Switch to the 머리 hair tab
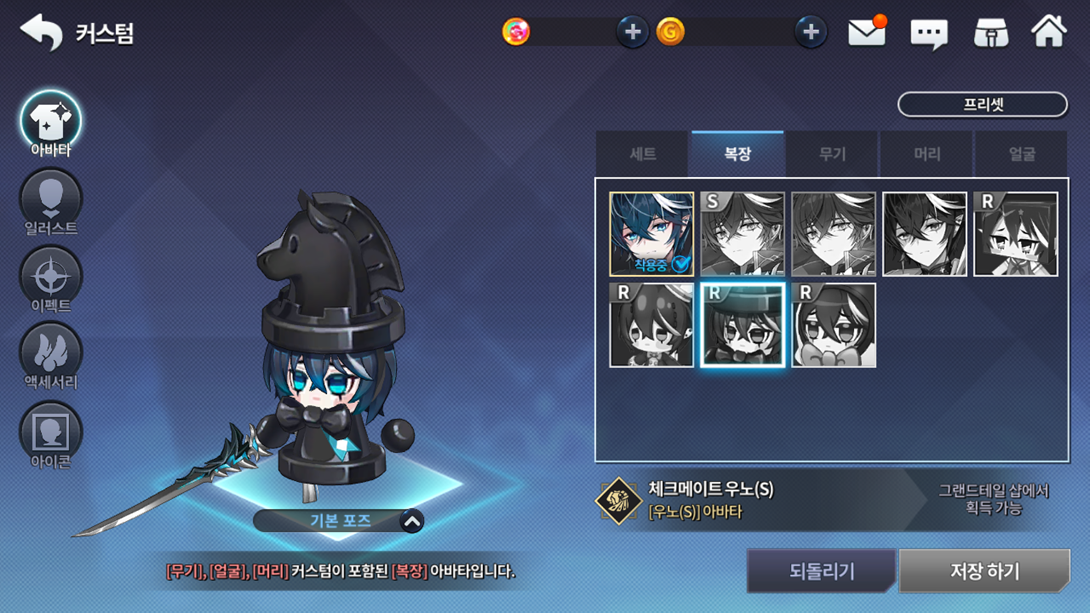The image size is (1090, 613). pyautogui.click(x=927, y=154)
